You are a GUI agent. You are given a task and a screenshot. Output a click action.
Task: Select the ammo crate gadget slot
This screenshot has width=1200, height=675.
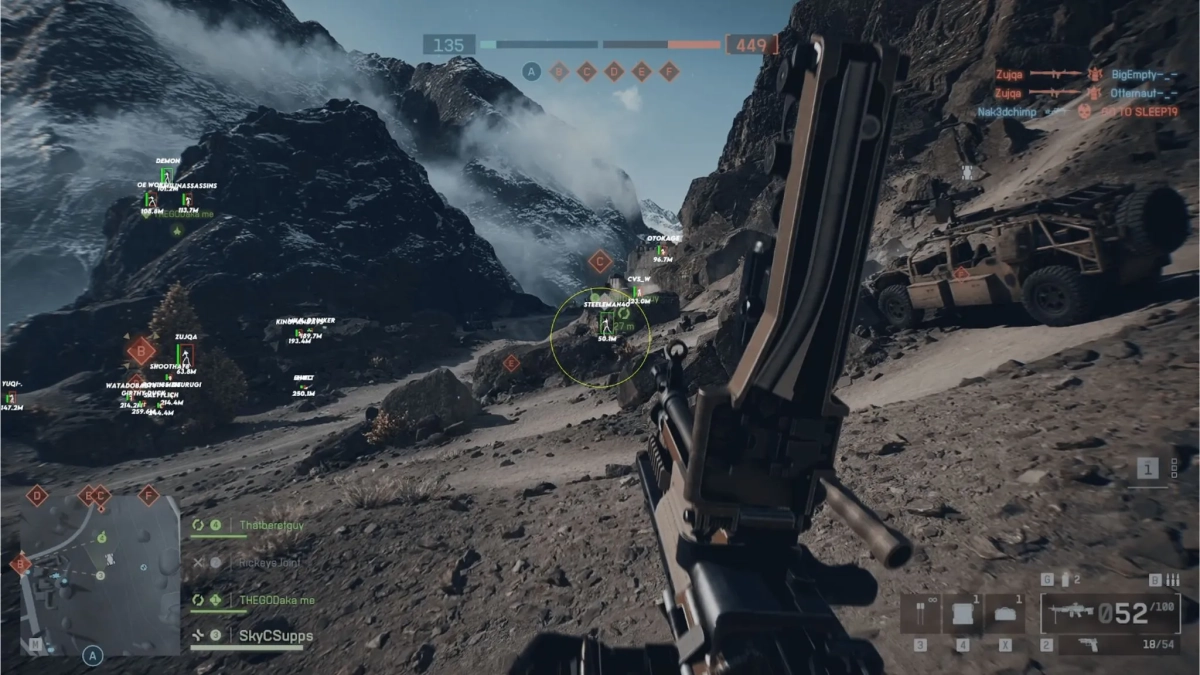[x=962, y=613]
